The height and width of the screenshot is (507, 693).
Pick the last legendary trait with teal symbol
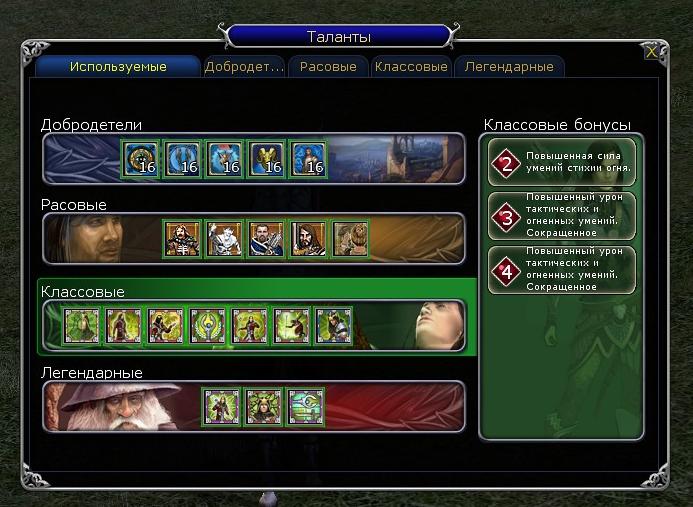point(305,406)
